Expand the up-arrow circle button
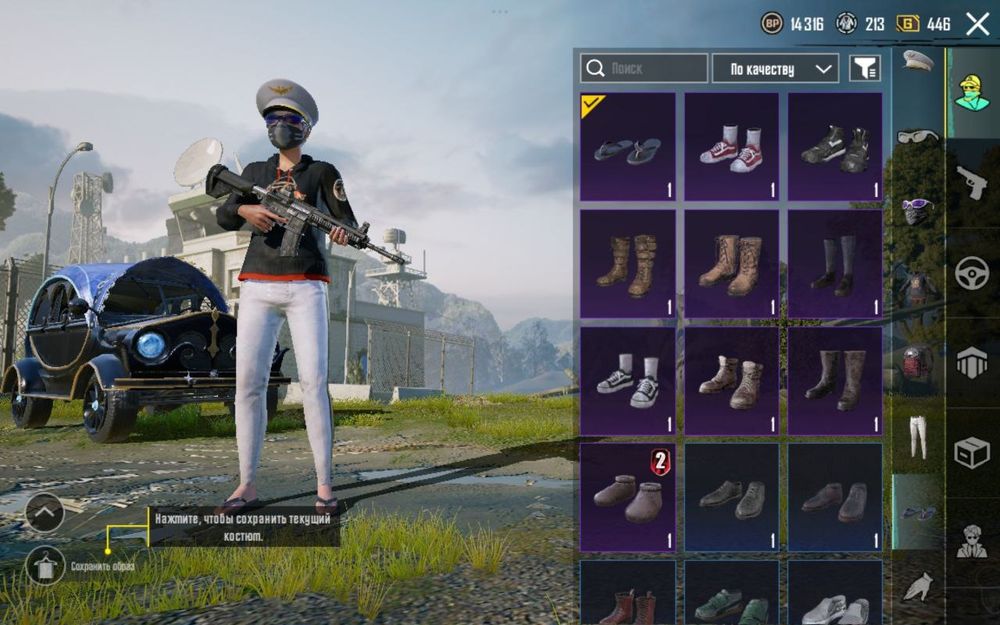Image resolution: width=1000 pixels, height=625 pixels. 44,513
